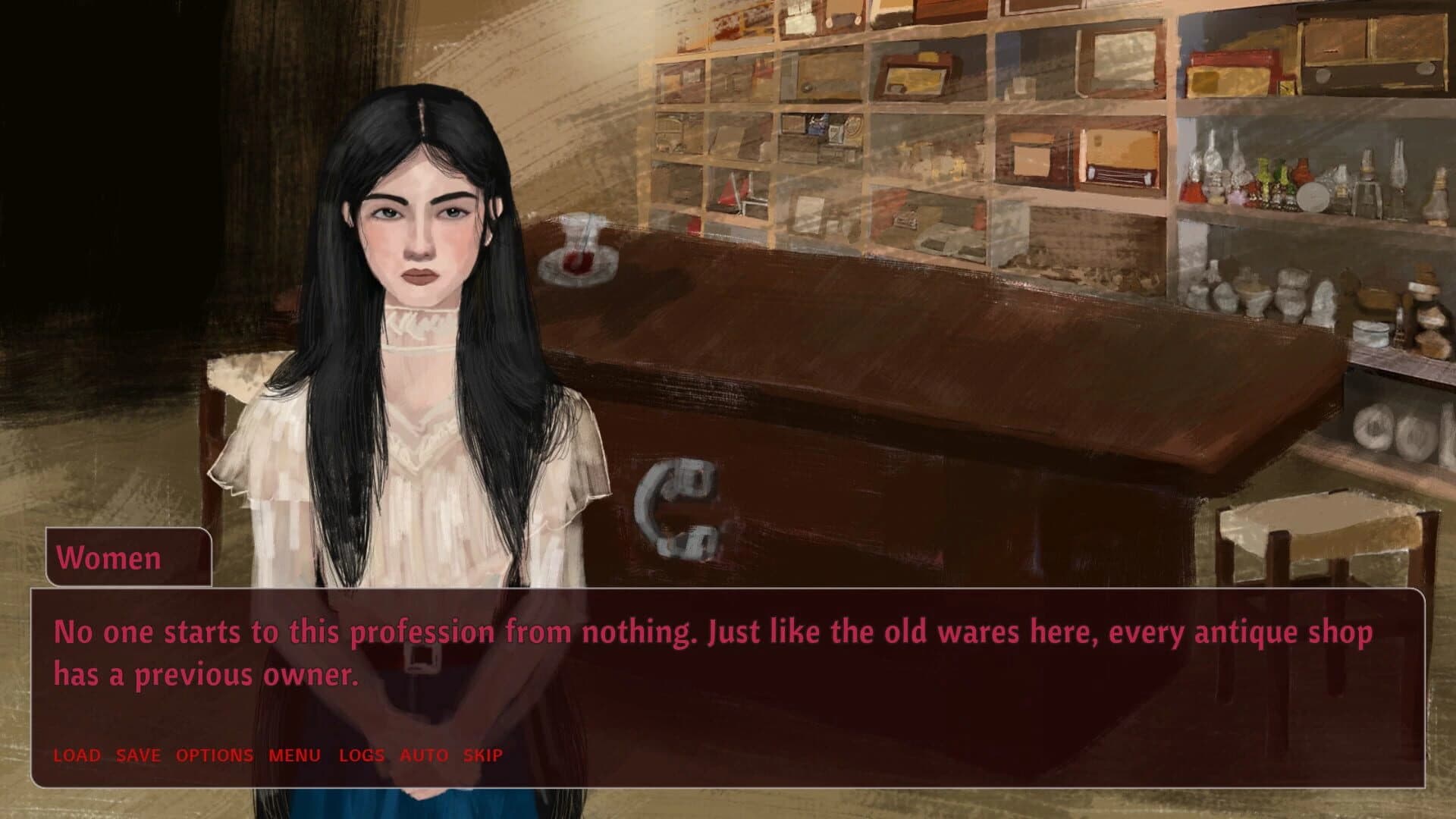
Task: Select LOGS to review previous text
Action: pos(362,755)
